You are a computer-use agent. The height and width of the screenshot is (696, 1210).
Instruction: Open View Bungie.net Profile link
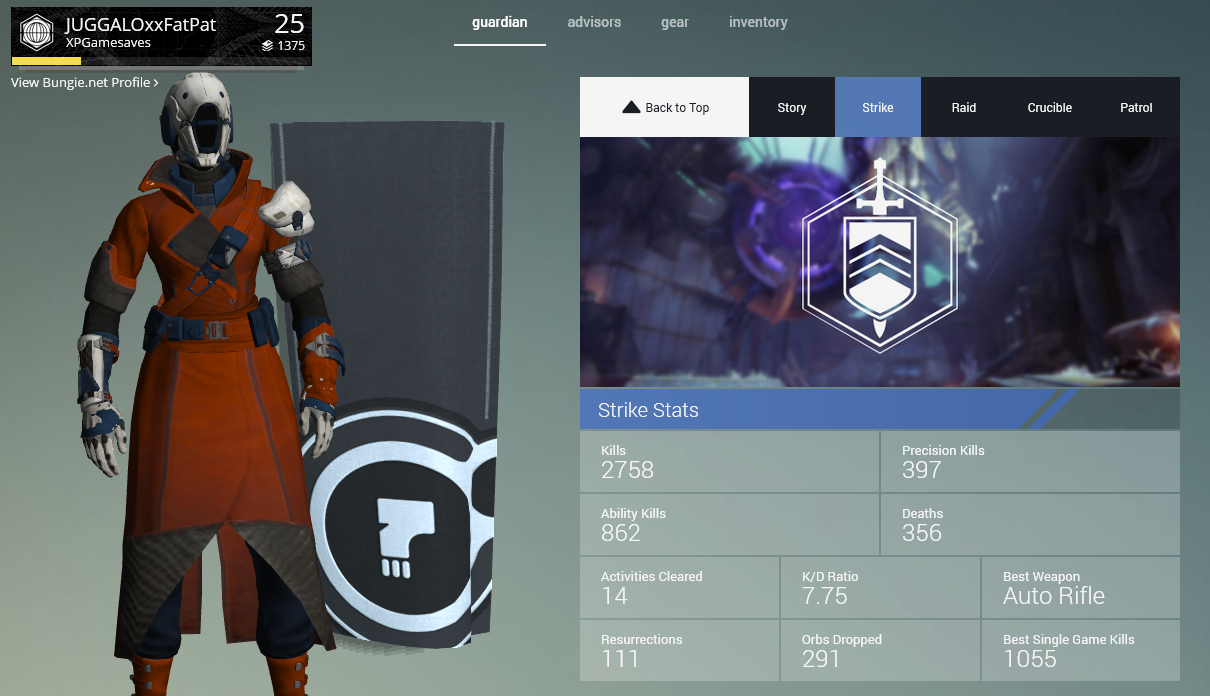(x=85, y=83)
